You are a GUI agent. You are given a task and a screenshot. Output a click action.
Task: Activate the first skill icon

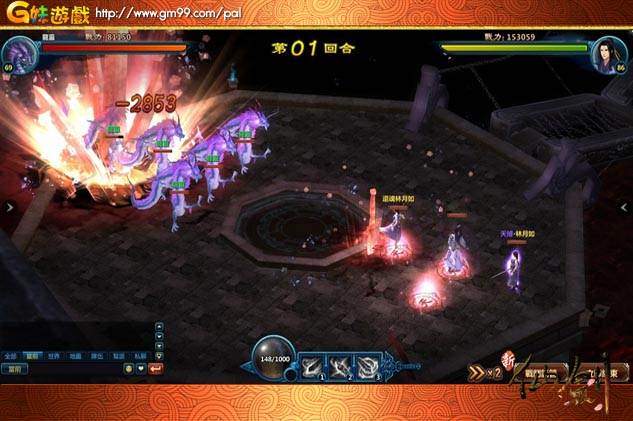311,367
